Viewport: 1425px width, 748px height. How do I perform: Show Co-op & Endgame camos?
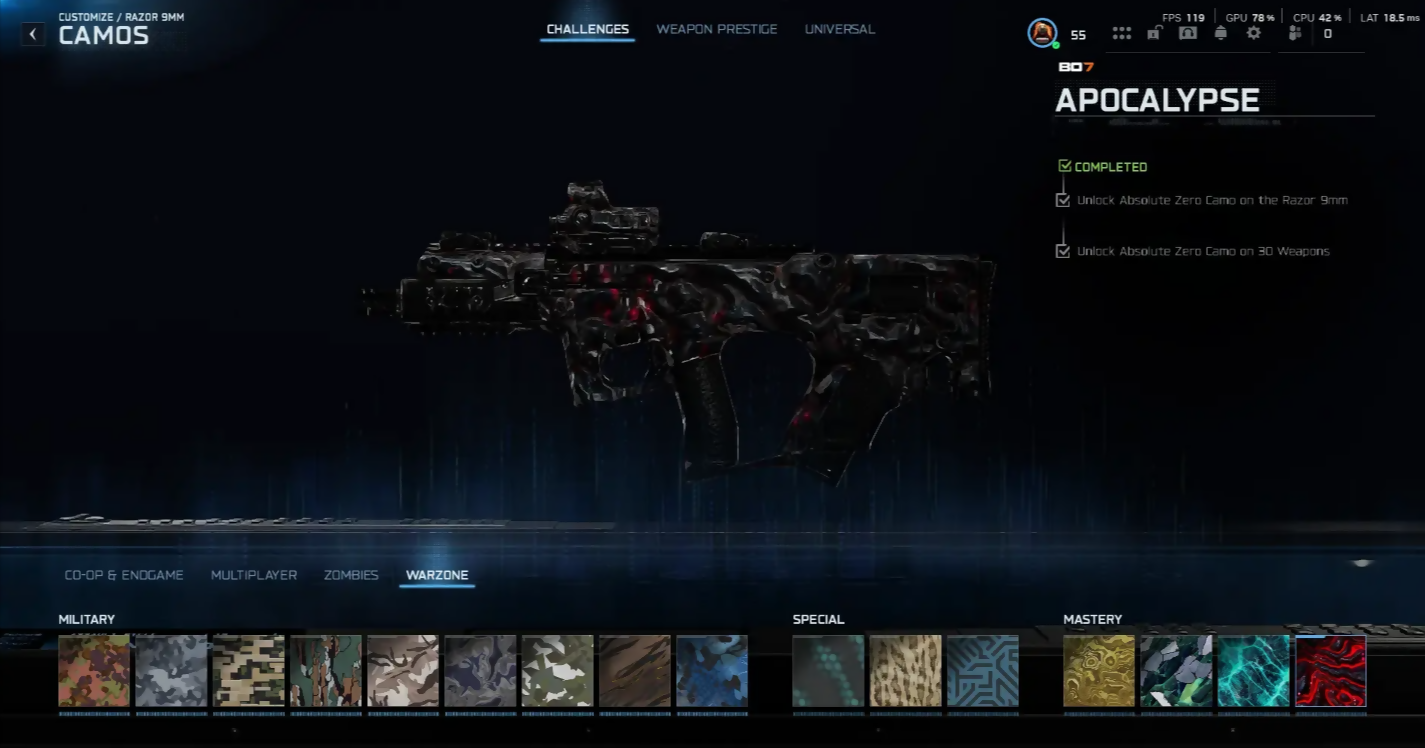[x=124, y=575]
